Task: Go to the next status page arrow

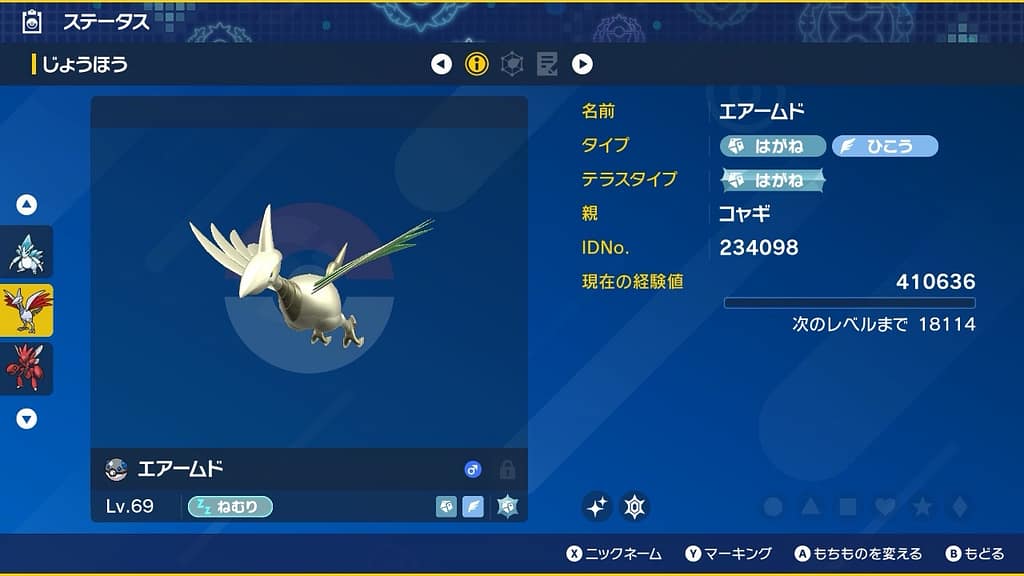Action: click(582, 65)
